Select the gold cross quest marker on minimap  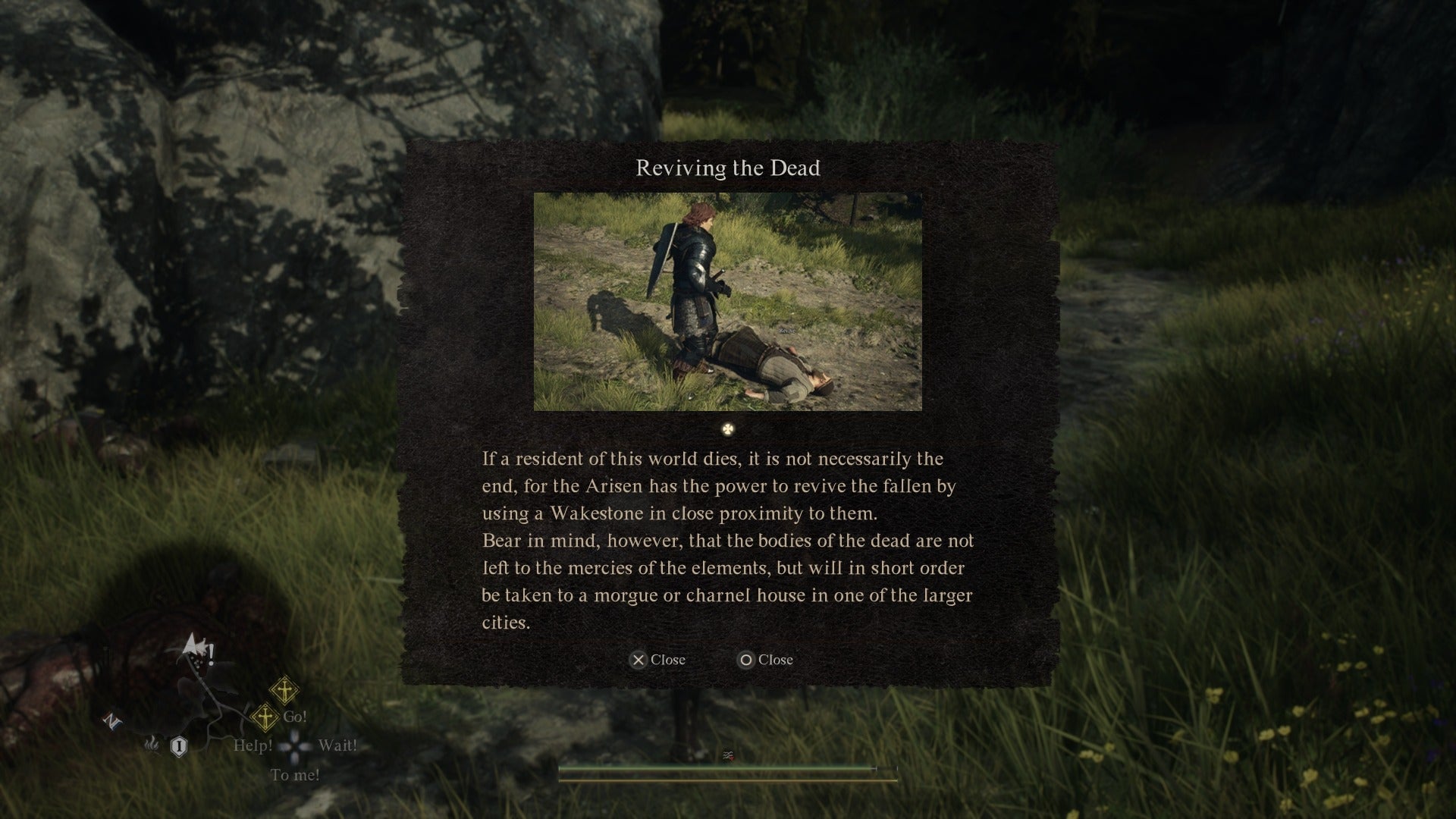pyautogui.click(x=265, y=718)
